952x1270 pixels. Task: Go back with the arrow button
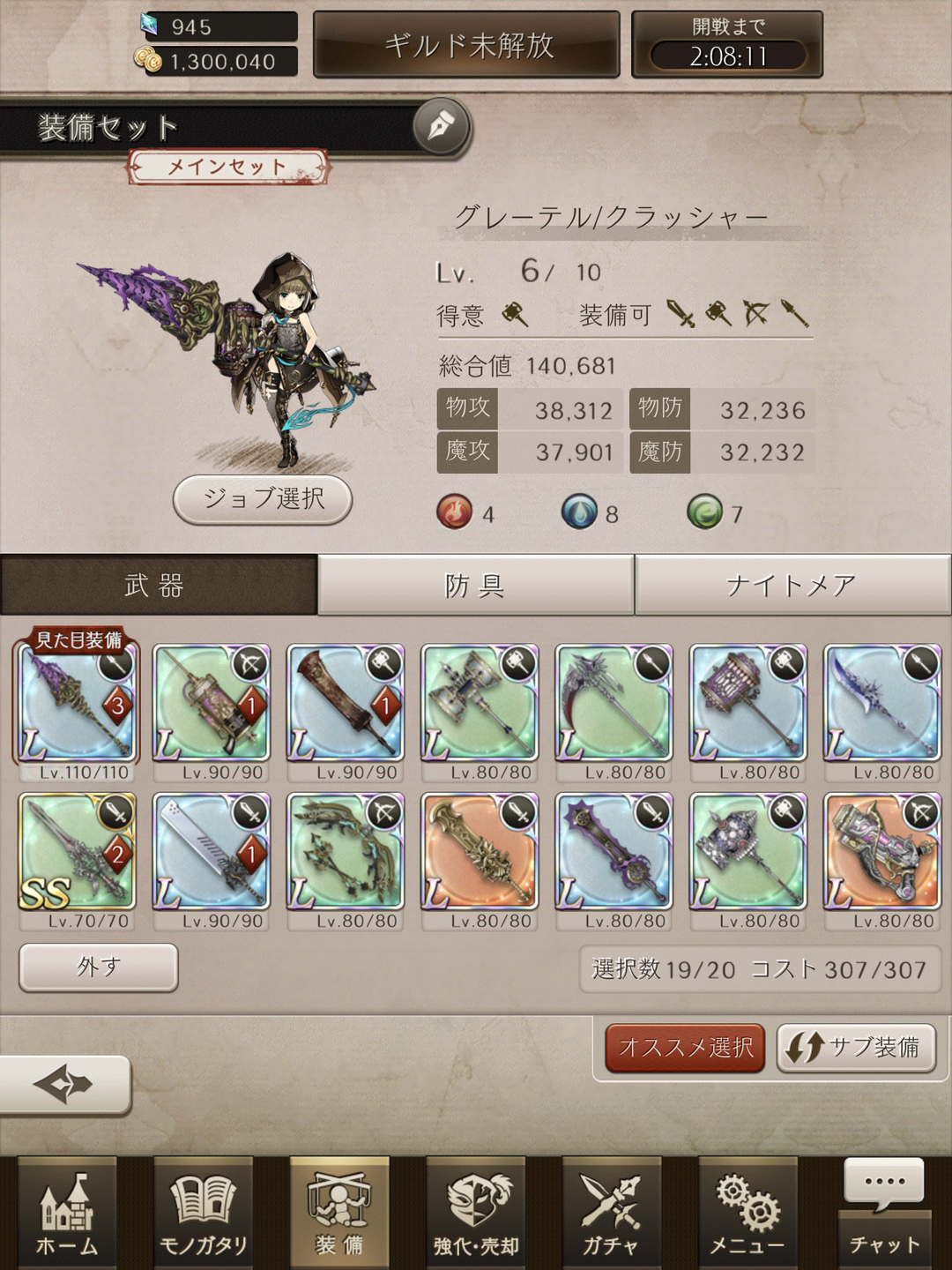pyautogui.click(x=63, y=1084)
